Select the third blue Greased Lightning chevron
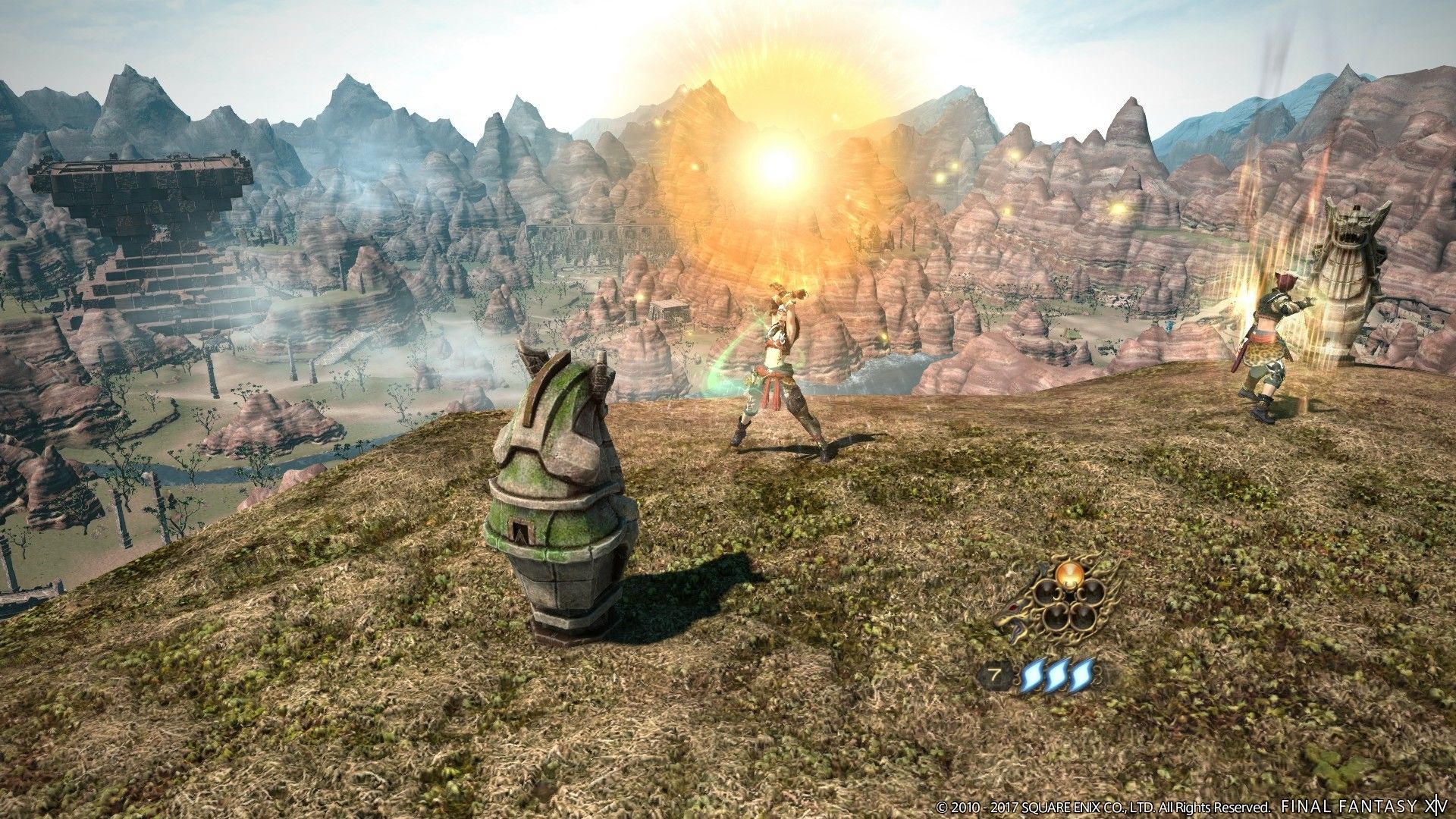Screen dimensions: 1456x819 1082,676
